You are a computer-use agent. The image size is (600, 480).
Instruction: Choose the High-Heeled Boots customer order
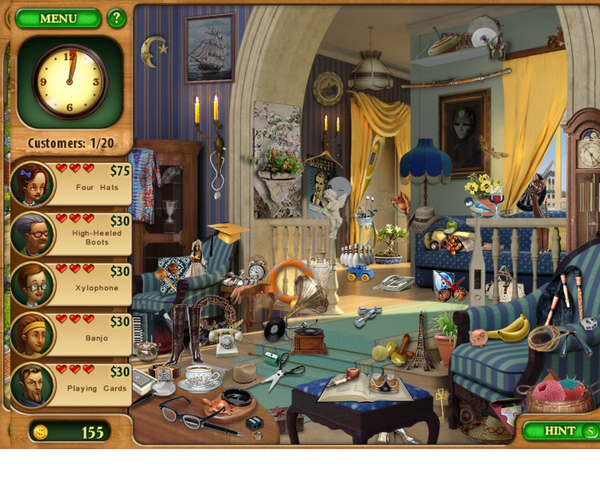pos(72,233)
